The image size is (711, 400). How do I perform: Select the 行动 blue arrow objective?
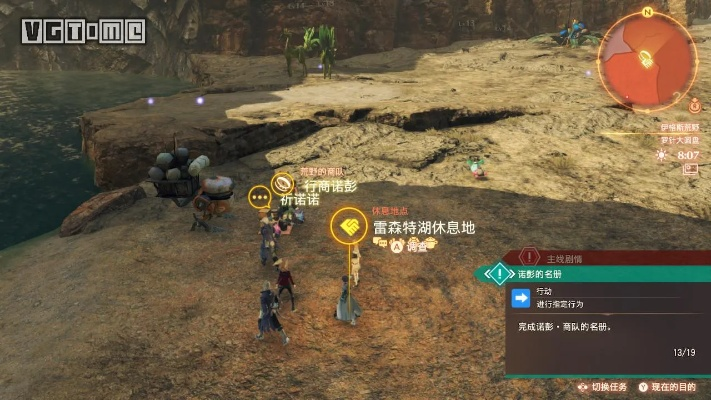click(521, 297)
